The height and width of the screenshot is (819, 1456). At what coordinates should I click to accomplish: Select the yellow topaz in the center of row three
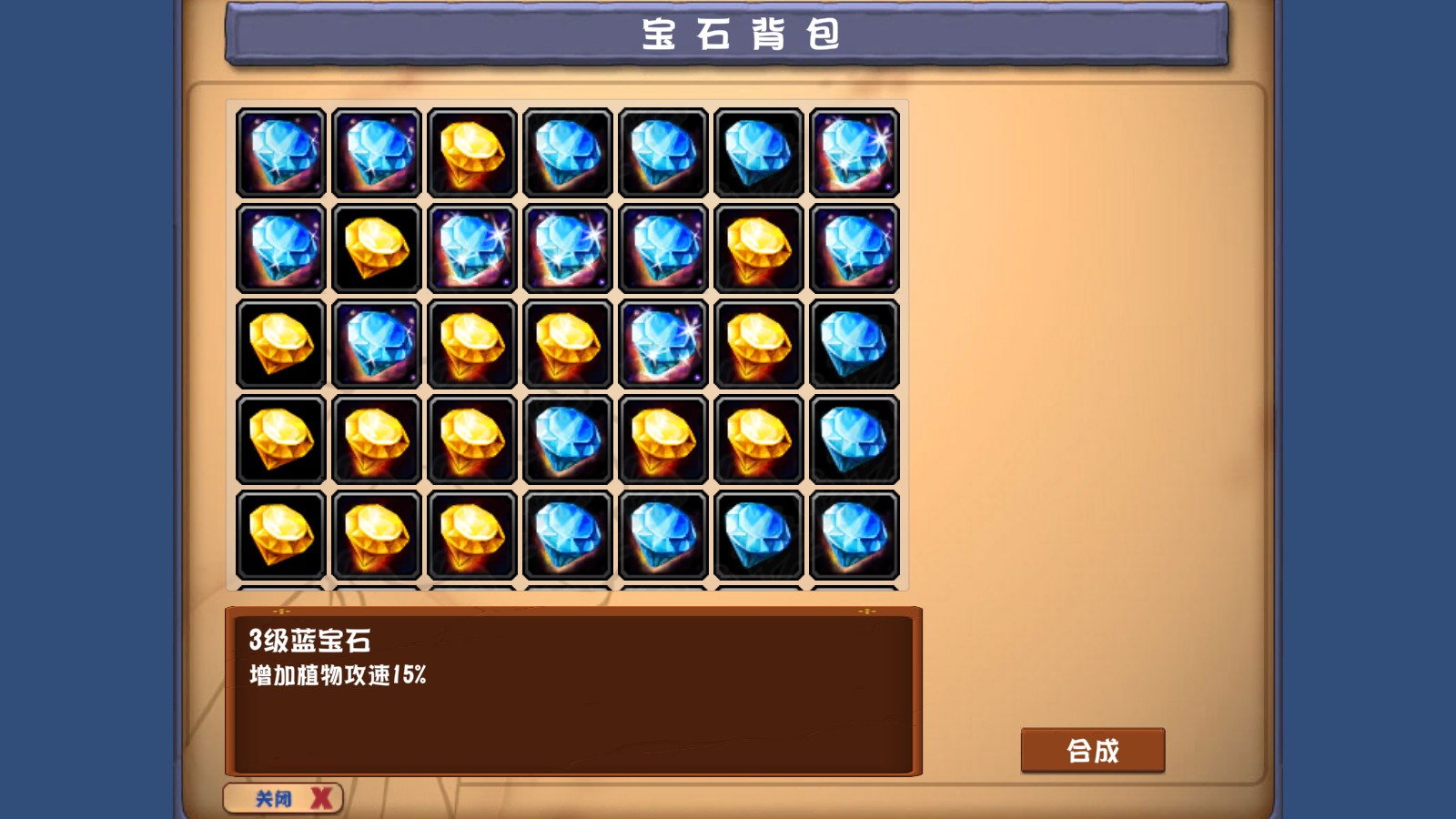pos(567,343)
